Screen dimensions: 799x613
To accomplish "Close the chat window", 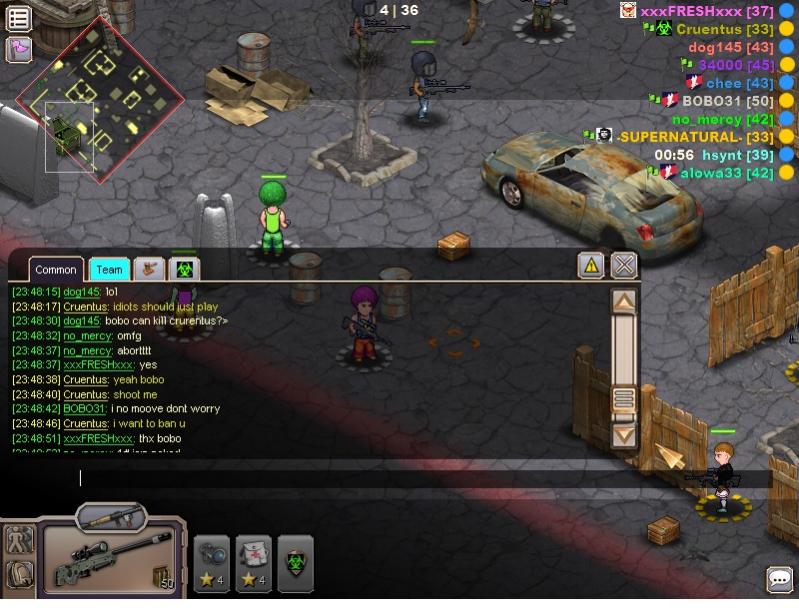I will point(624,265).
